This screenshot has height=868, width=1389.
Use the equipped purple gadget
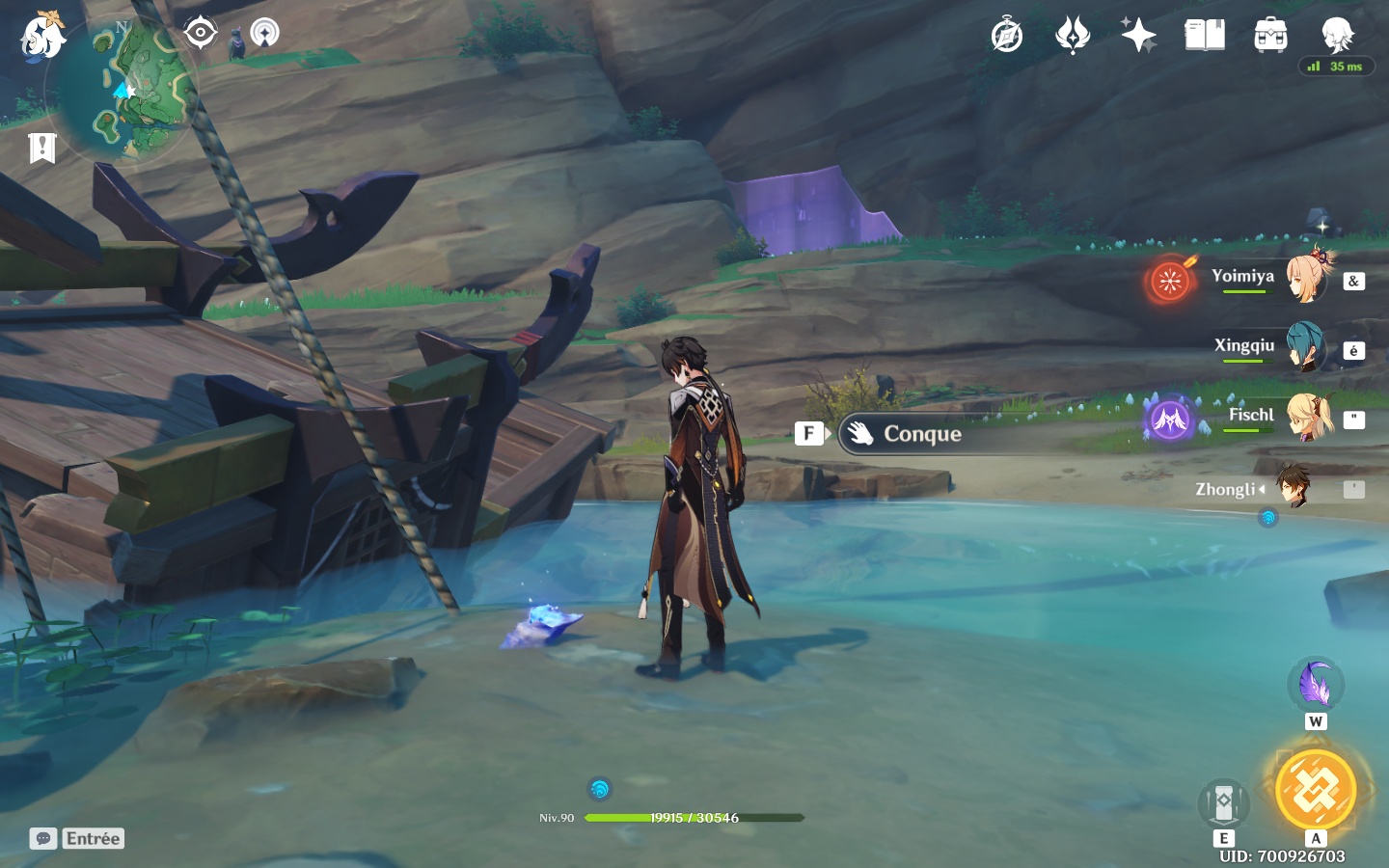[x=1315, y=684]
